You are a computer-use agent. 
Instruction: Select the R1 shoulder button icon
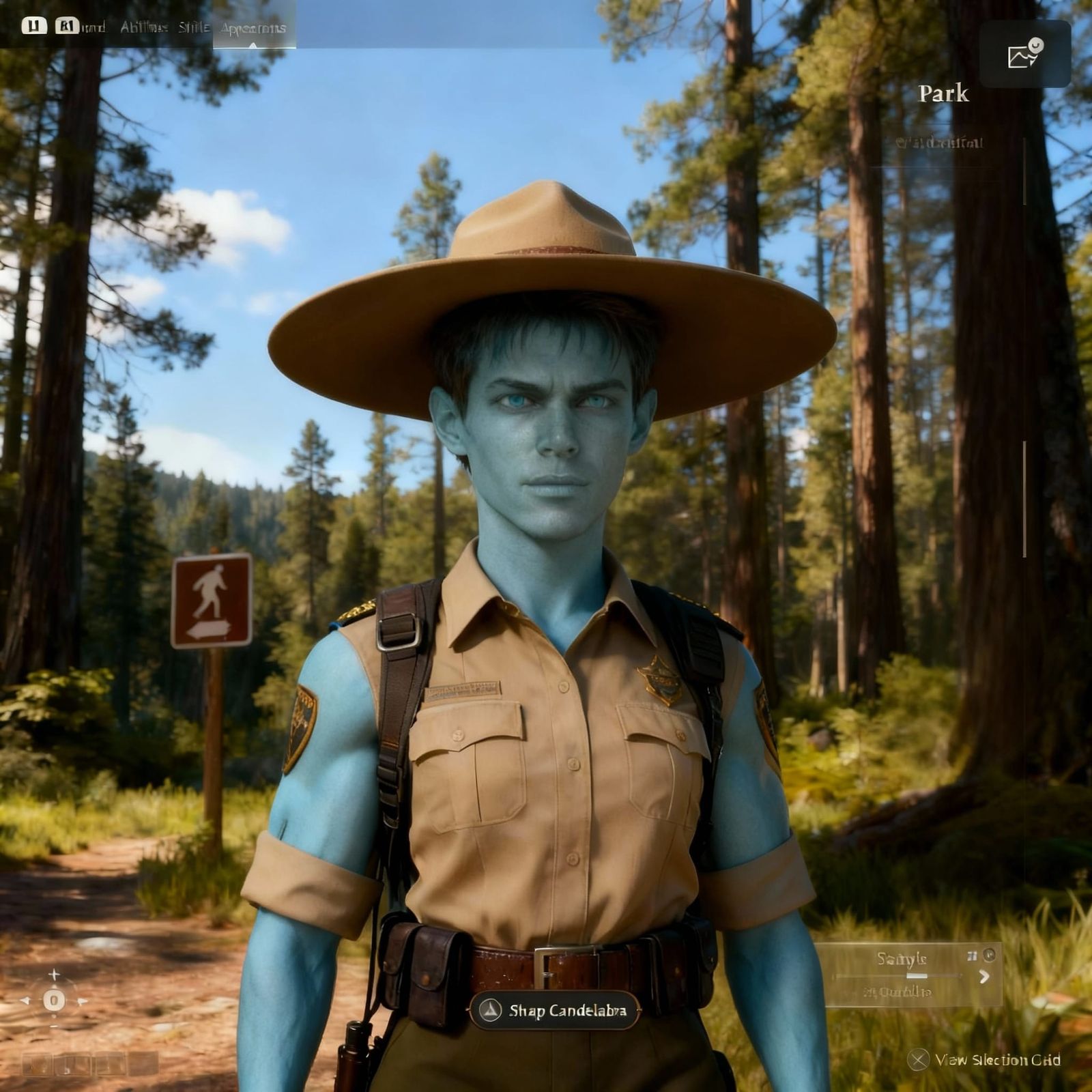(x=66, y=25)
